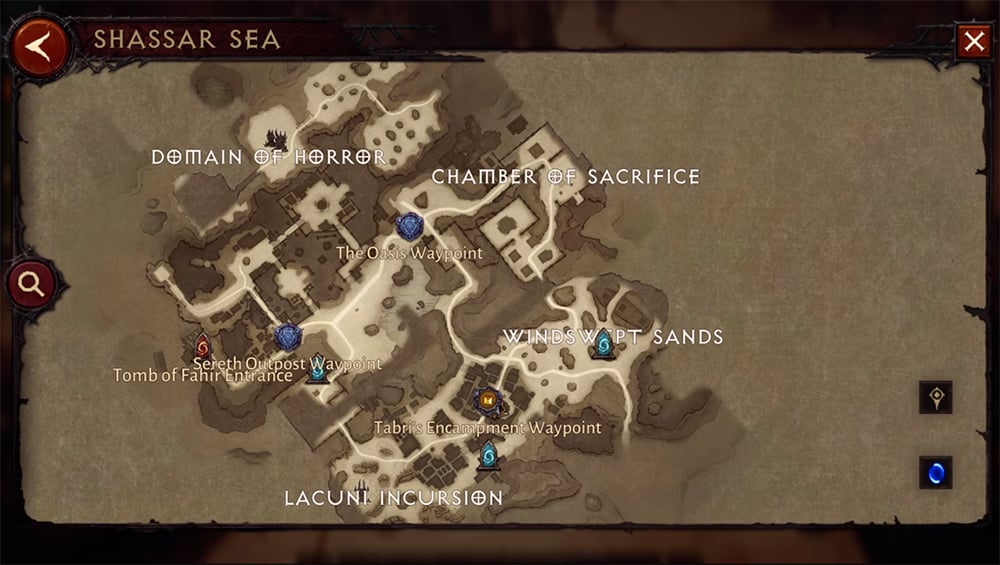Select The Oasis Waypoint marker
1000x565 pixels.
pos(409,227)
